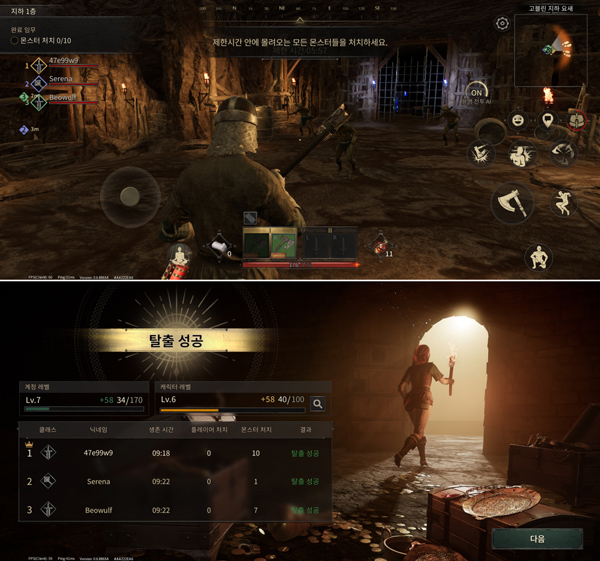This screenshot has height=561, width=600.
Task: Use the spinning axe swing skill
Action: (x=564, y=153)
